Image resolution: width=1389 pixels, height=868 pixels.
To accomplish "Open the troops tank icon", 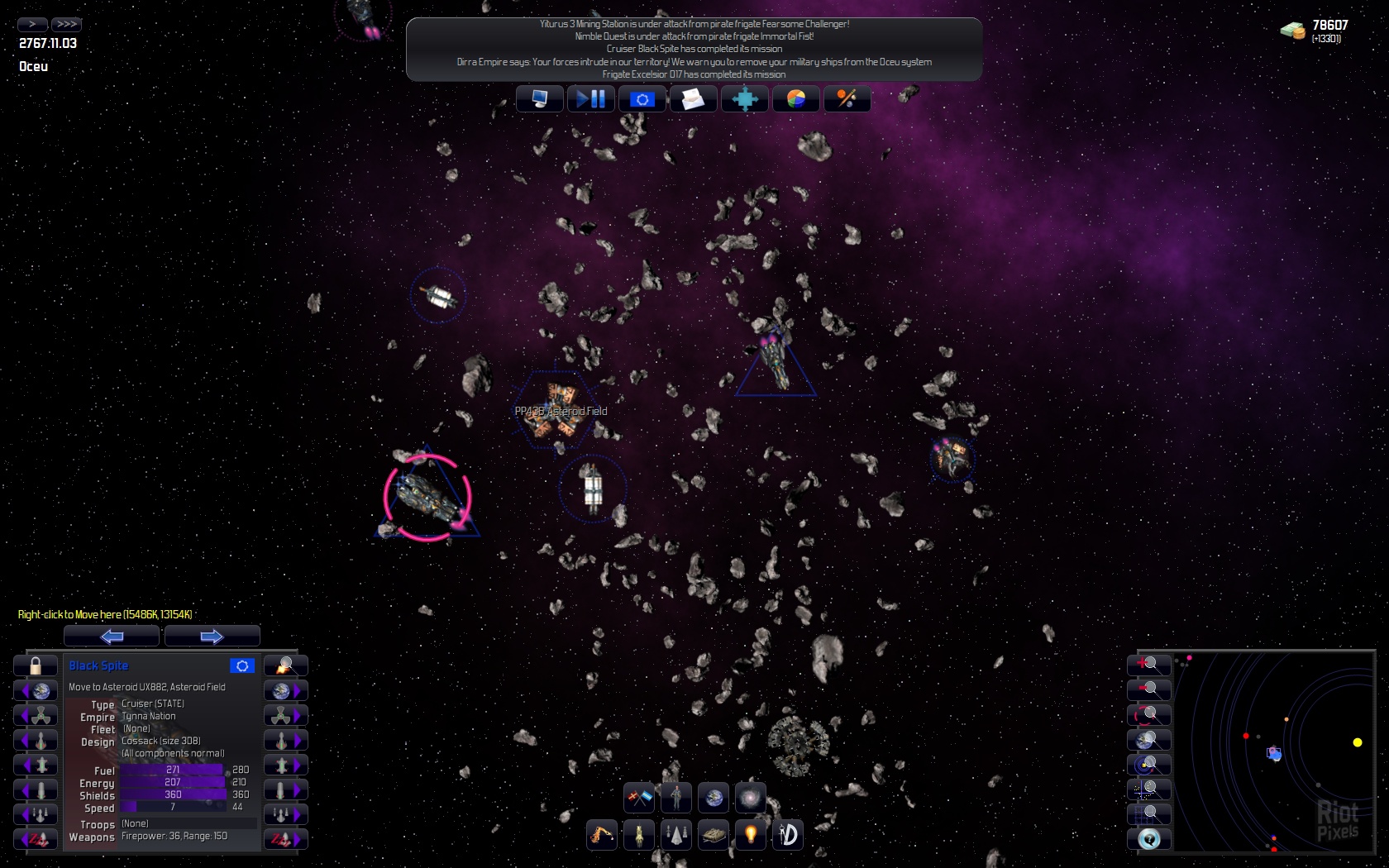I will [x=713, y=835].
